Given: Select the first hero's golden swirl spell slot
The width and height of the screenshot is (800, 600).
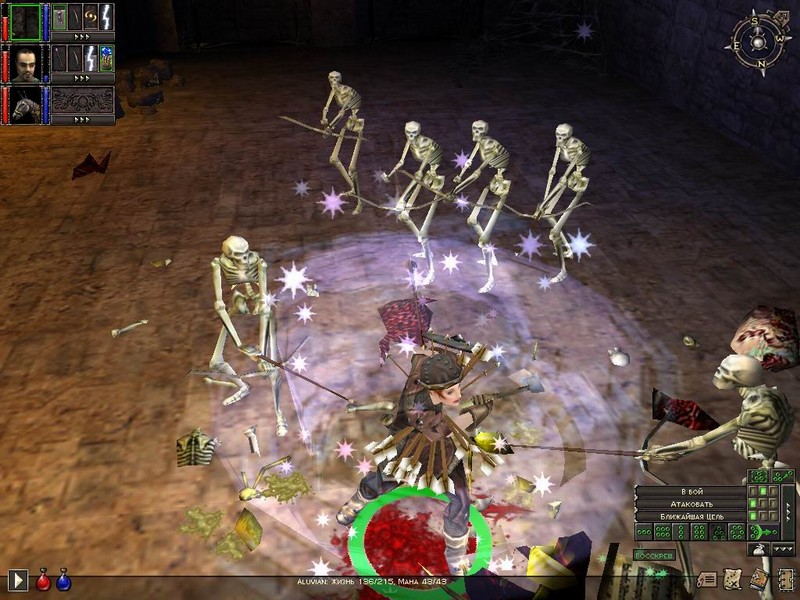Looking at the screenshot, I should tap(90, 16).
